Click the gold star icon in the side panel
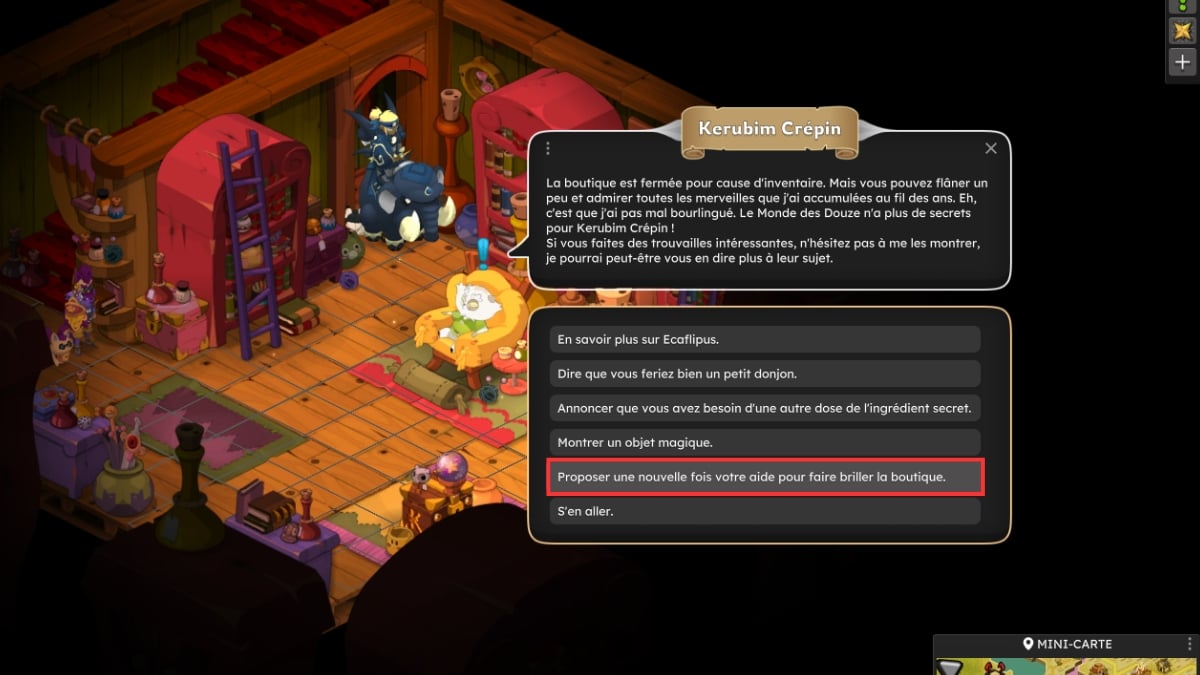This screenshot has height=675, width=1200. click(1182, 31)
